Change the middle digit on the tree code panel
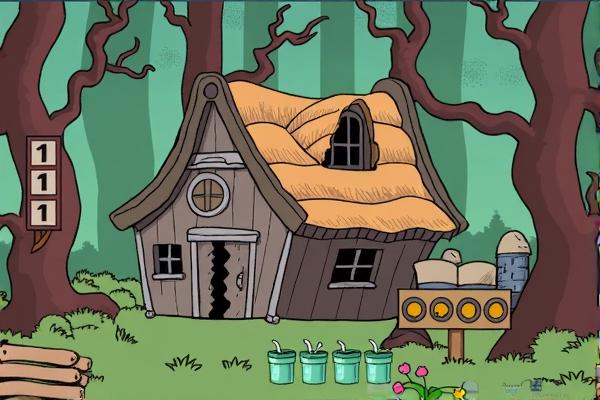The height and width of the screenshot is (400, 600). click(43, 182)
